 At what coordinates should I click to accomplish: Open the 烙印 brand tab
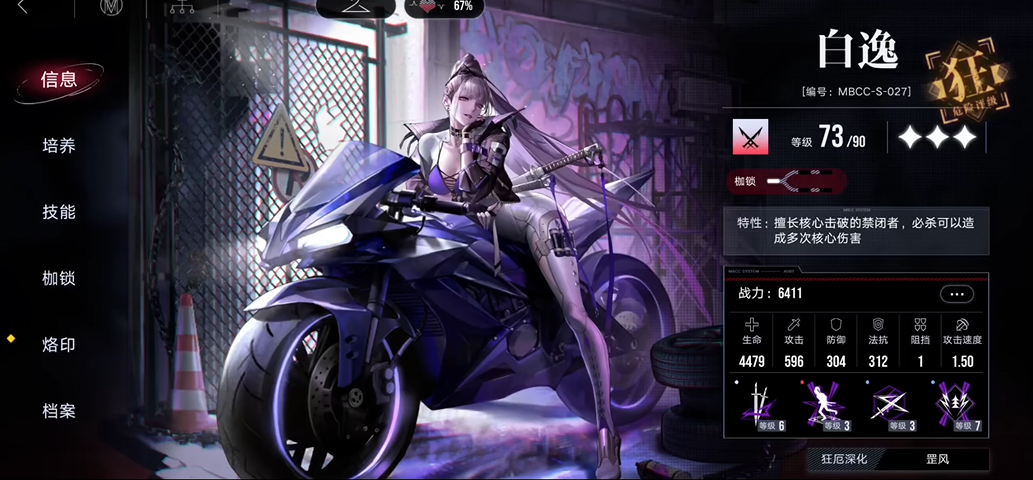click(59, 345)
